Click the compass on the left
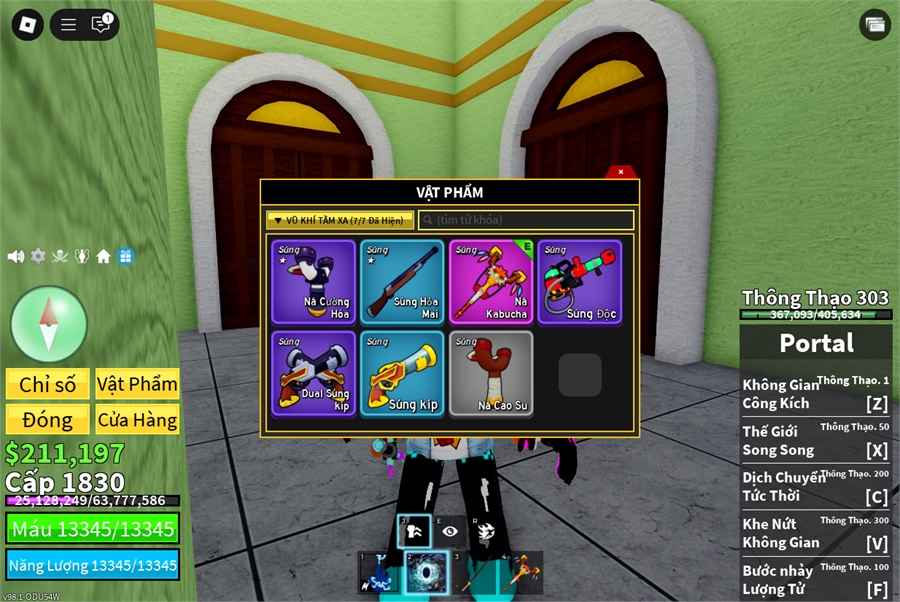900x602 pixels. (x=49, y=323)
